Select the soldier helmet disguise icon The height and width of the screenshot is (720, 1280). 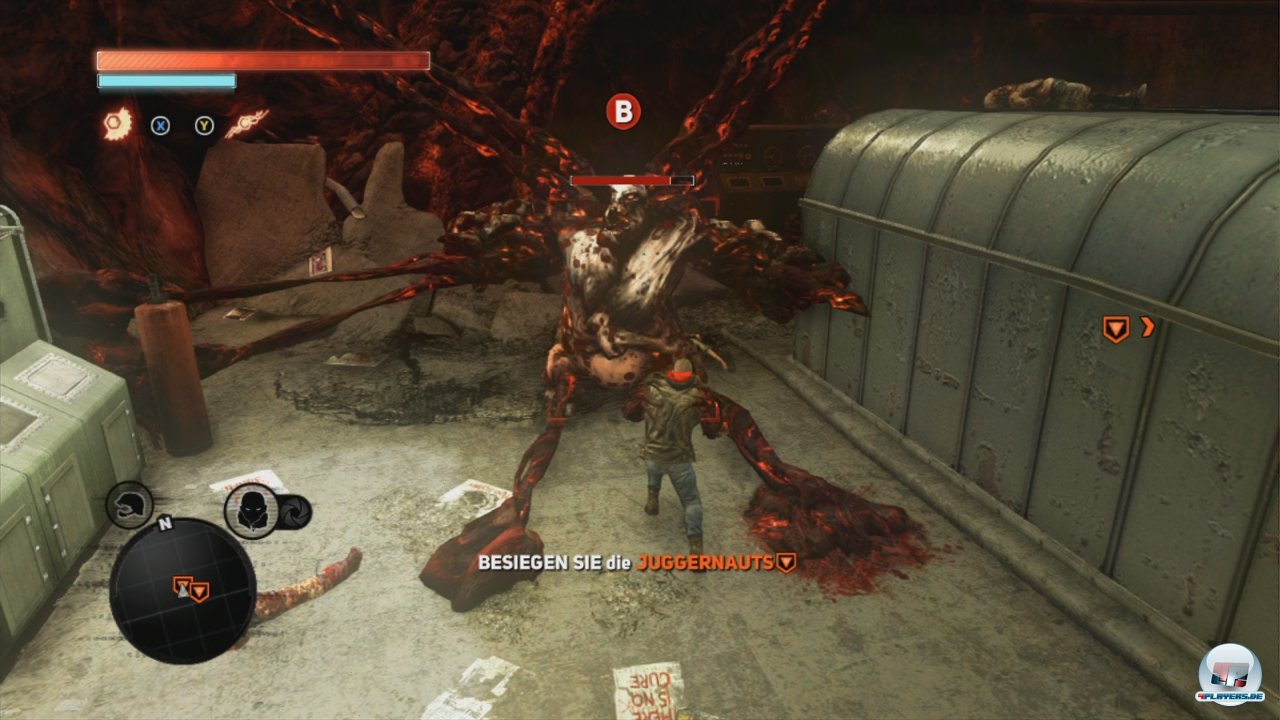click(x=130, y=504)
